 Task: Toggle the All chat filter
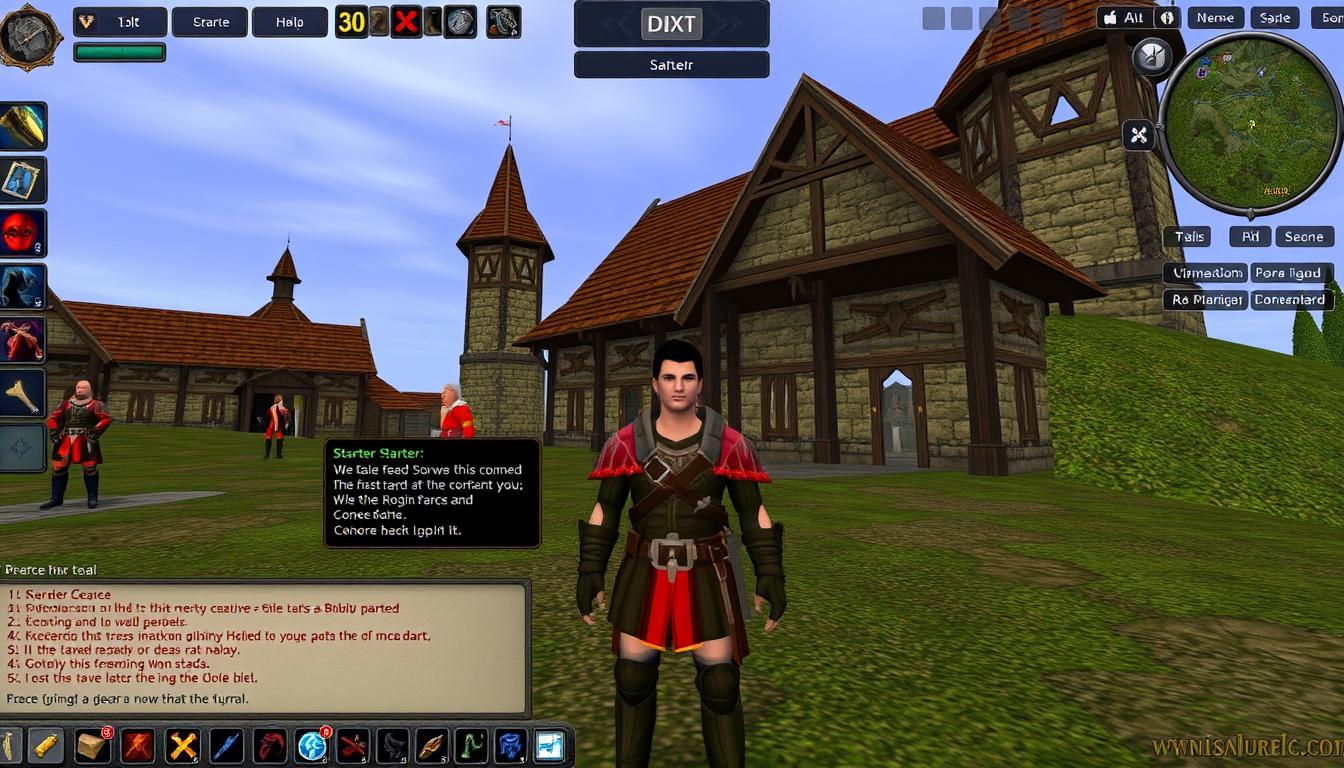tap(1133, 17)
